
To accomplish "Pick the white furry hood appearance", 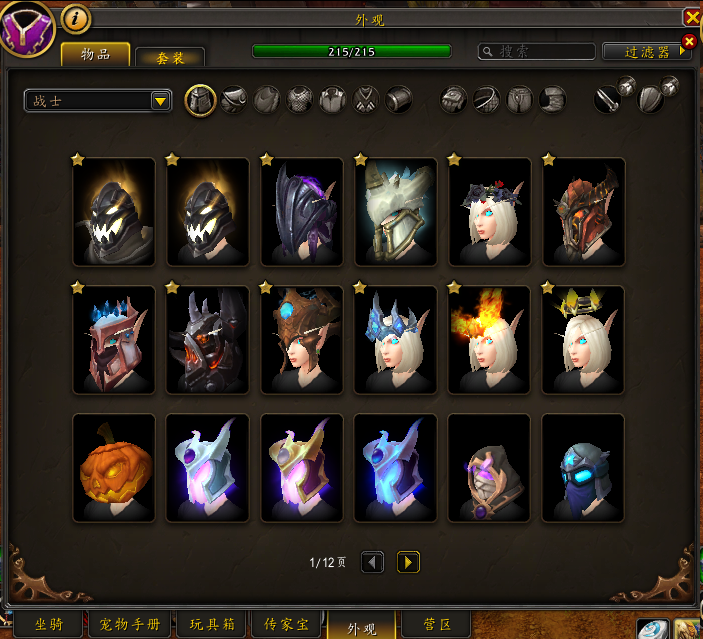I will [x=395, y=211].
